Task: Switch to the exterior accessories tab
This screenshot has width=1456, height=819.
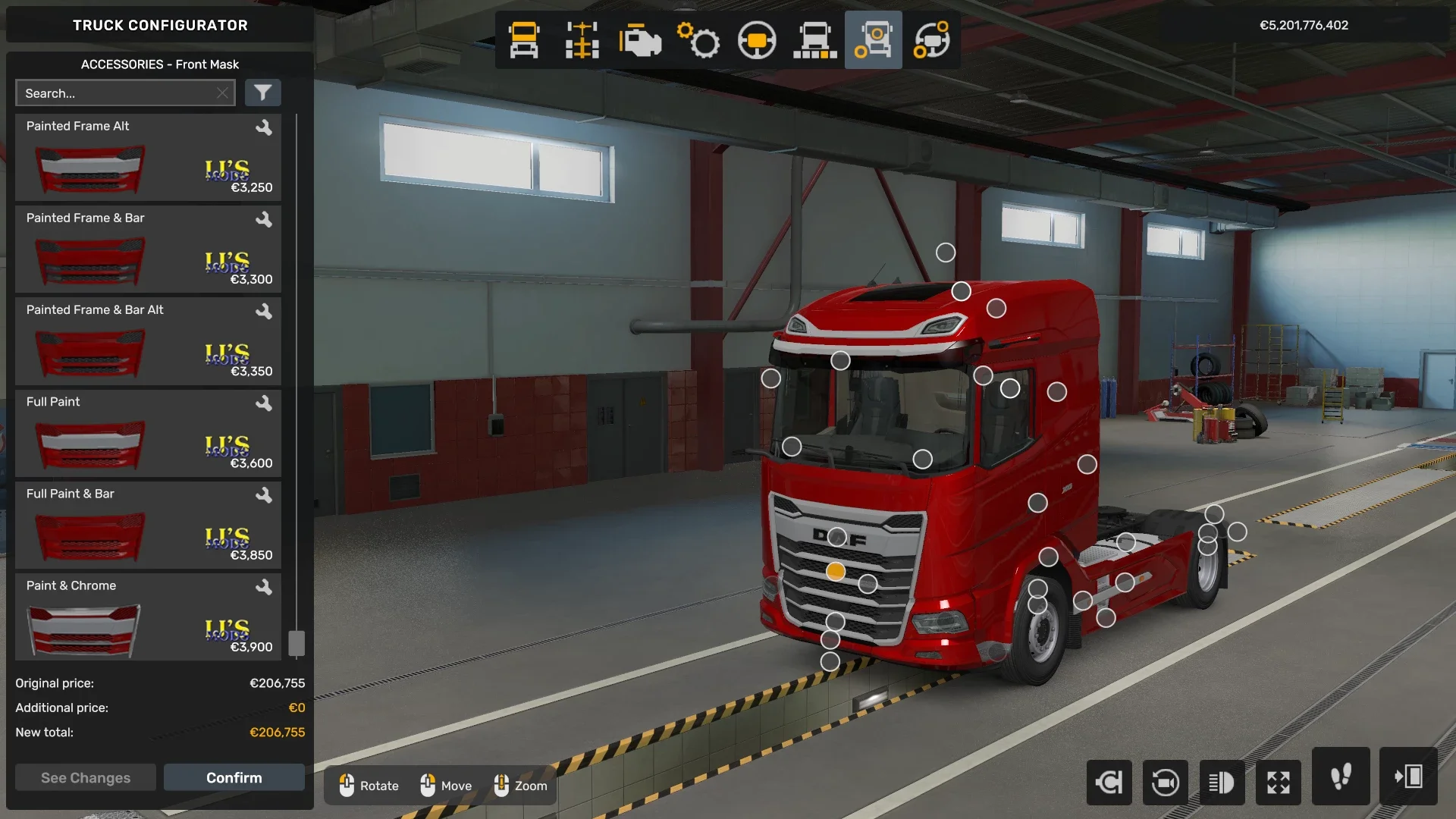Action: pyautogui.click(x=873, y=39)
